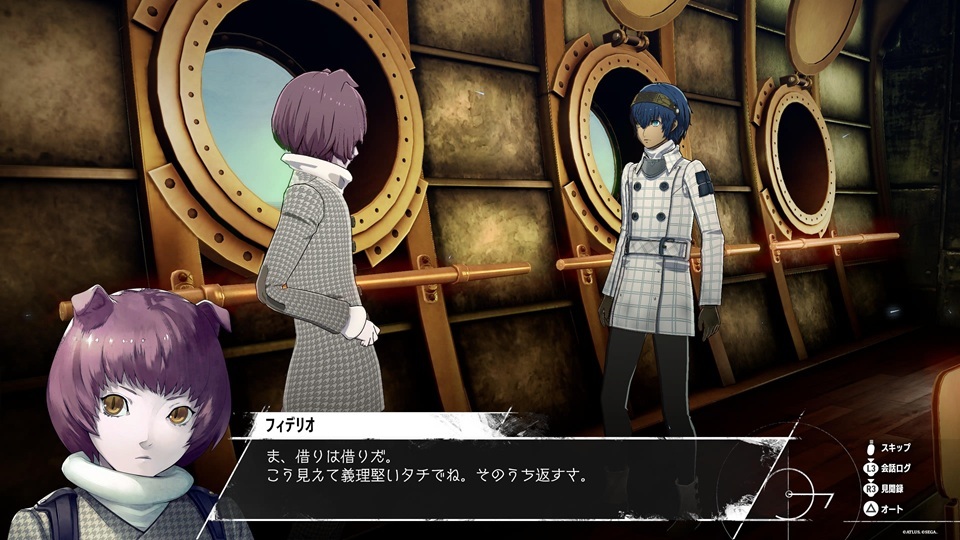Open the 見聞録 memorandum entry

coord(893,490)
